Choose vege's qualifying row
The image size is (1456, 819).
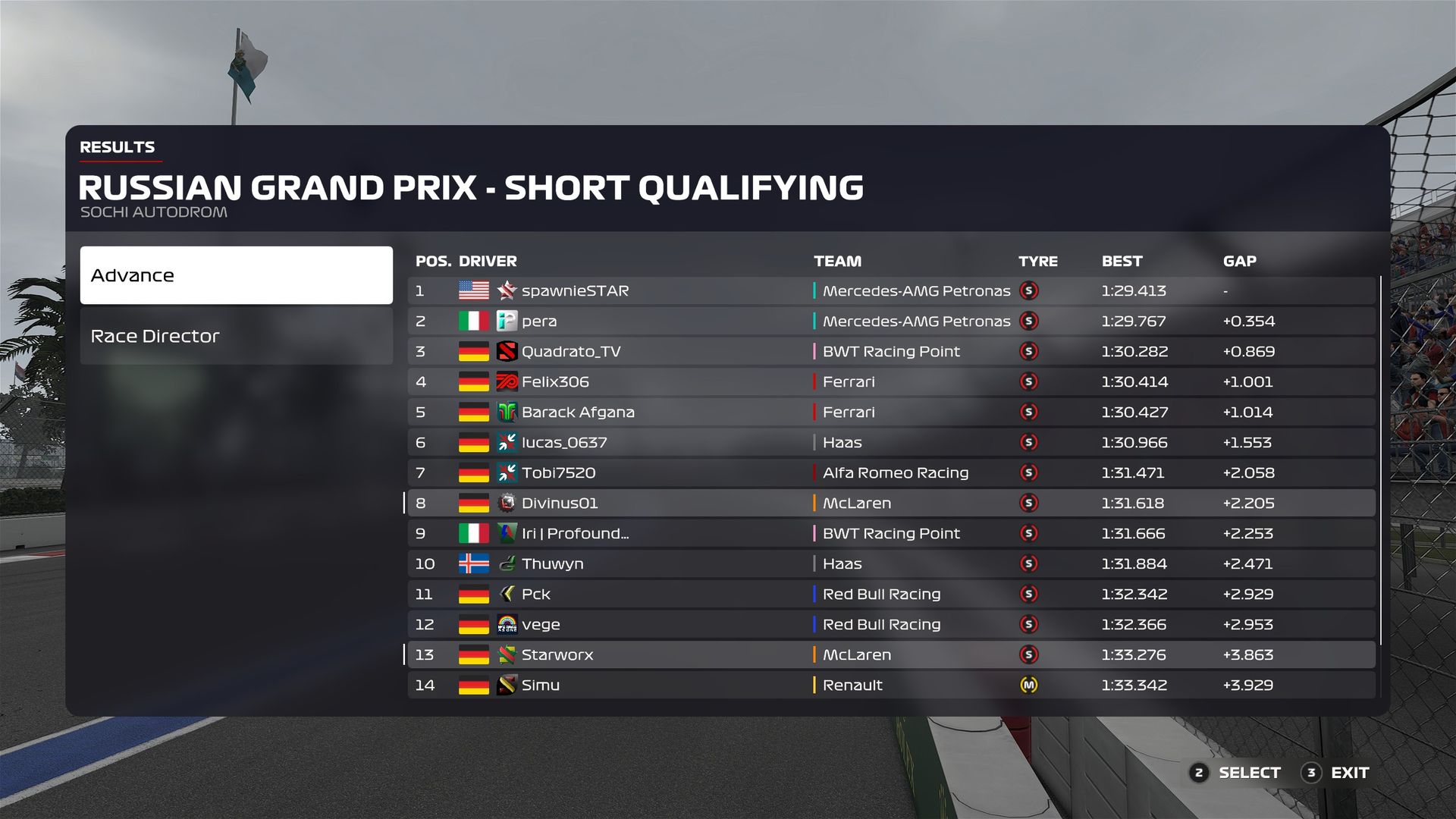coord(890,624)
